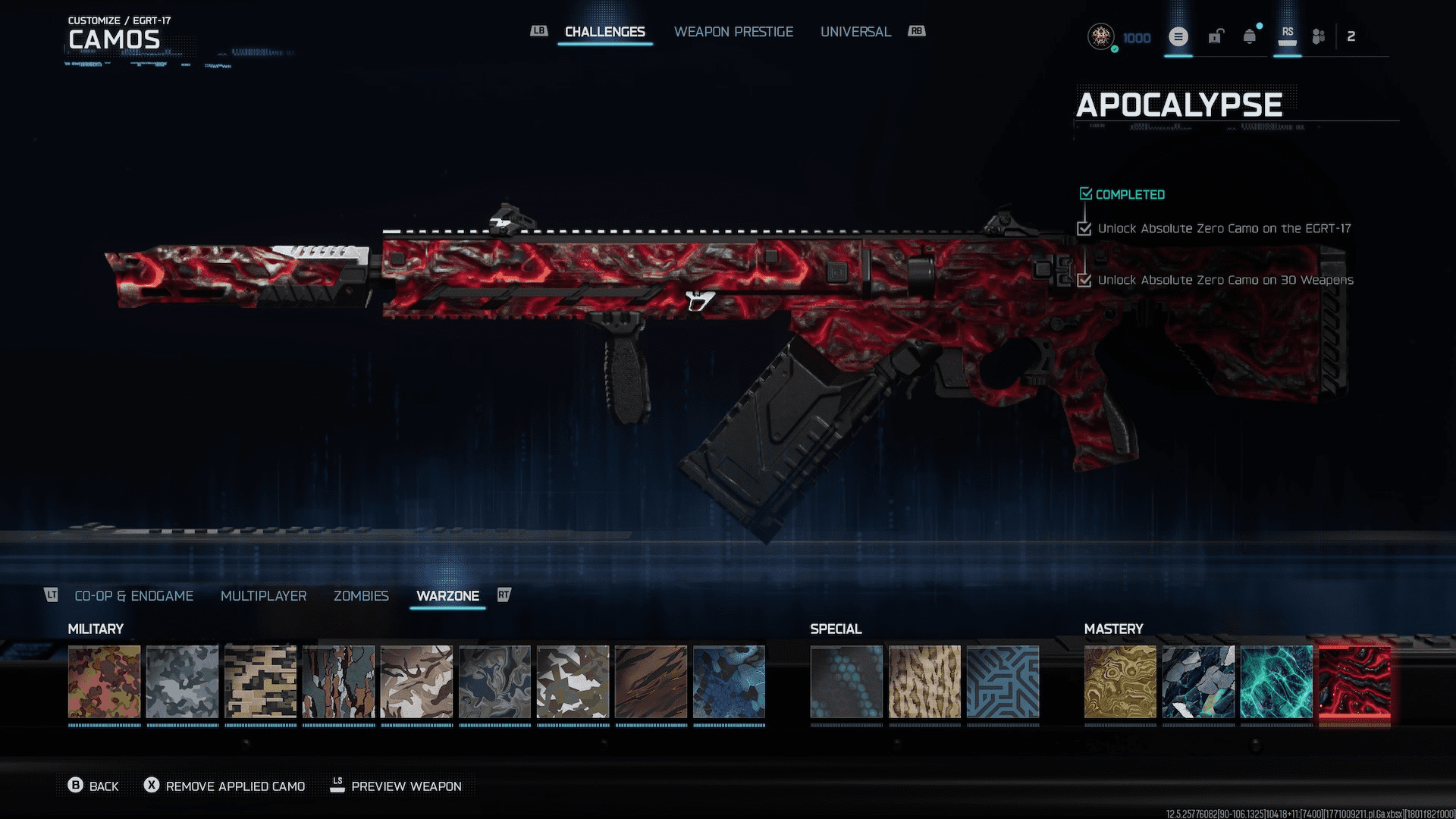The width and height of the screenshot is (1456, 819).
Task: Choose the red Apocalypse mastery camo
Action: [x=1354, y=682]
